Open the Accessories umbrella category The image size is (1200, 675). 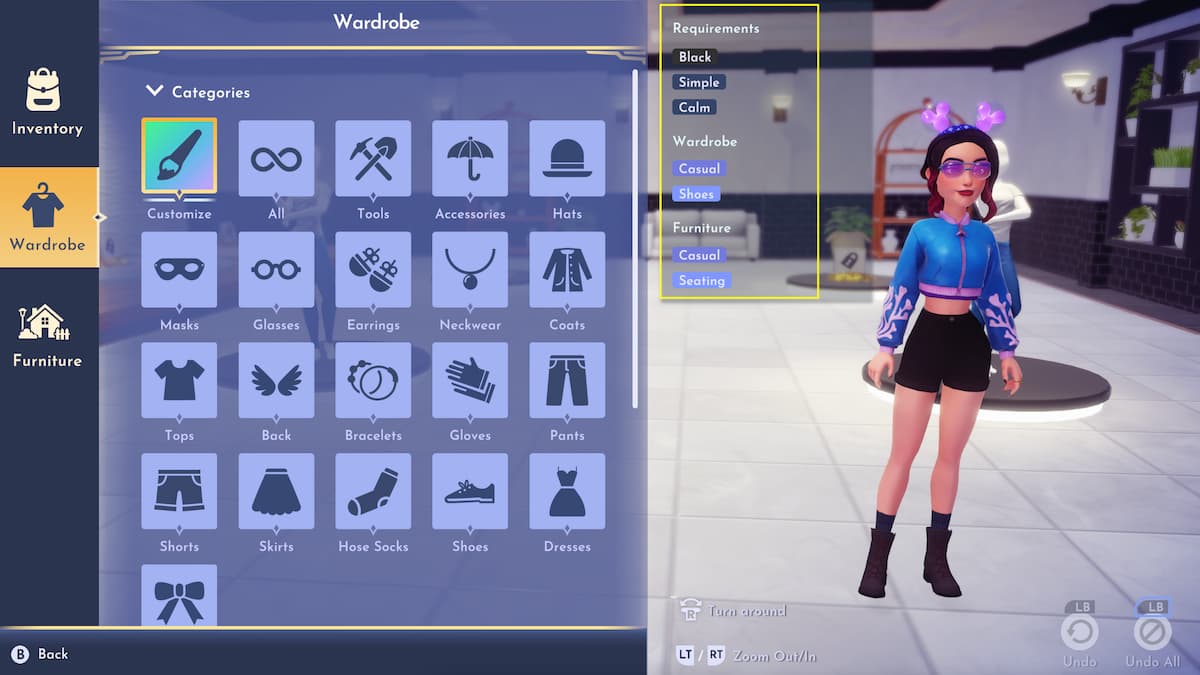pos(470,158)
